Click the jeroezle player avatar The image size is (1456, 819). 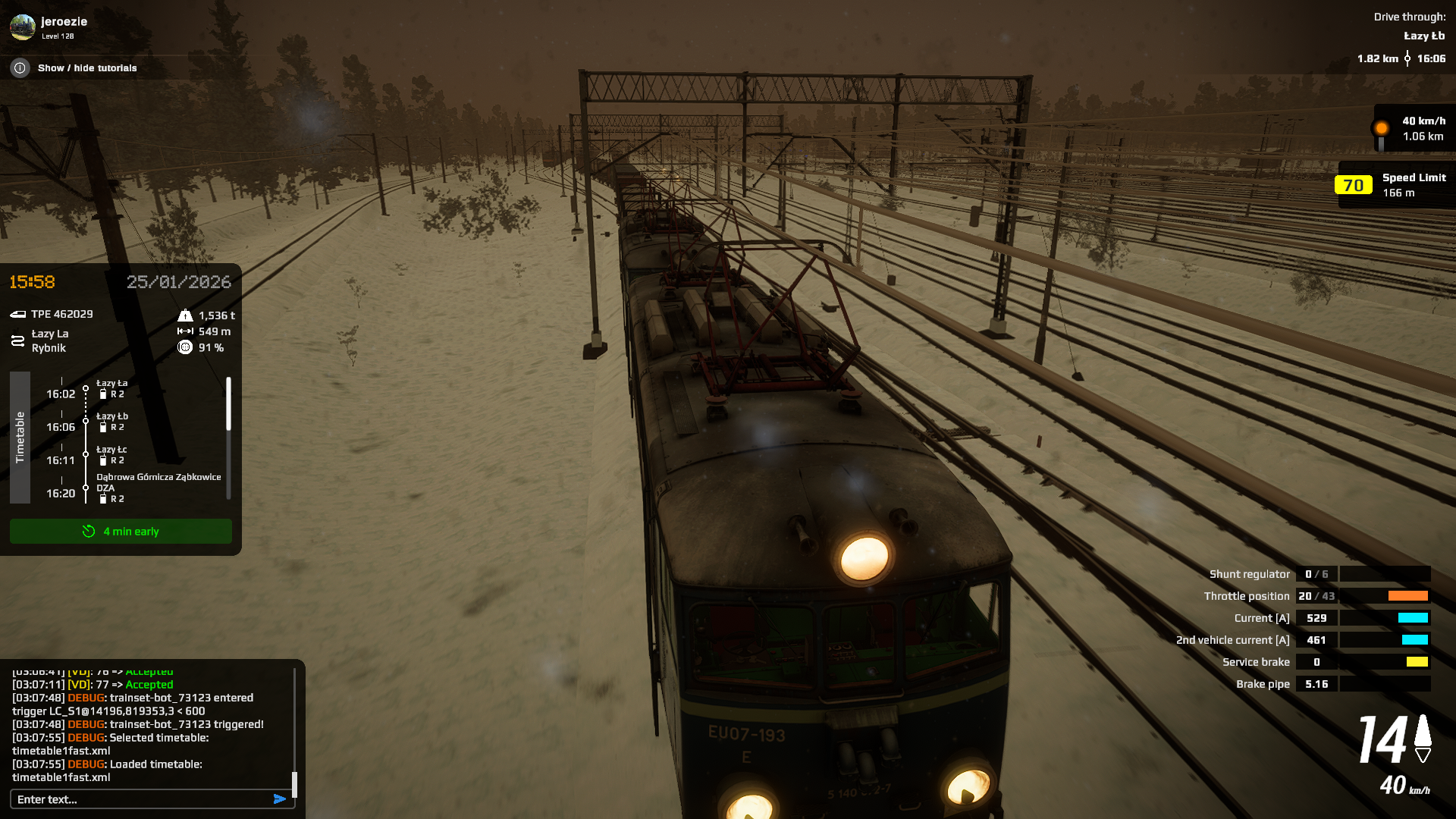pyautogui.click(x=23, y=27)
